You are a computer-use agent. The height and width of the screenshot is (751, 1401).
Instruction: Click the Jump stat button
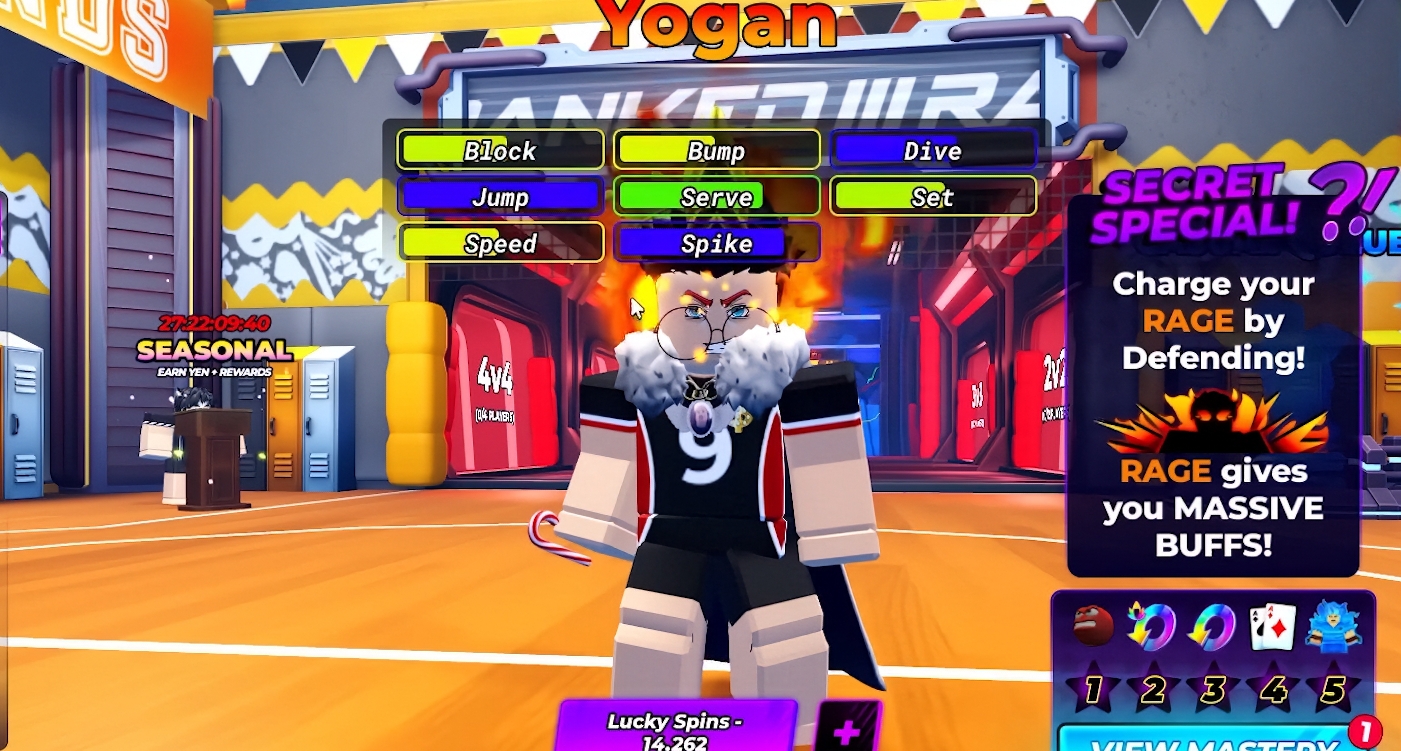coord(500,197)
